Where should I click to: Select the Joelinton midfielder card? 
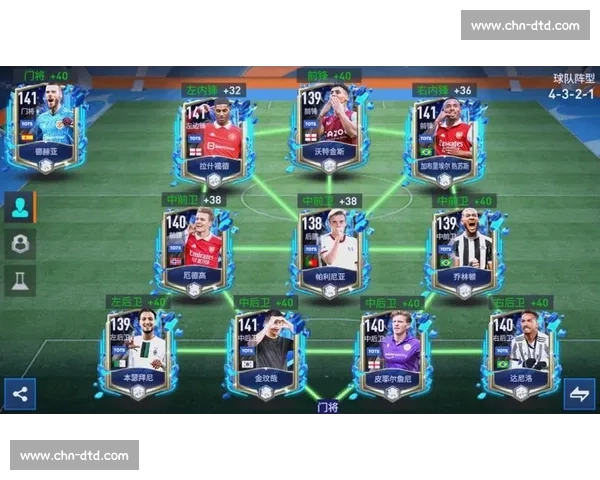(x=460, y=250)
